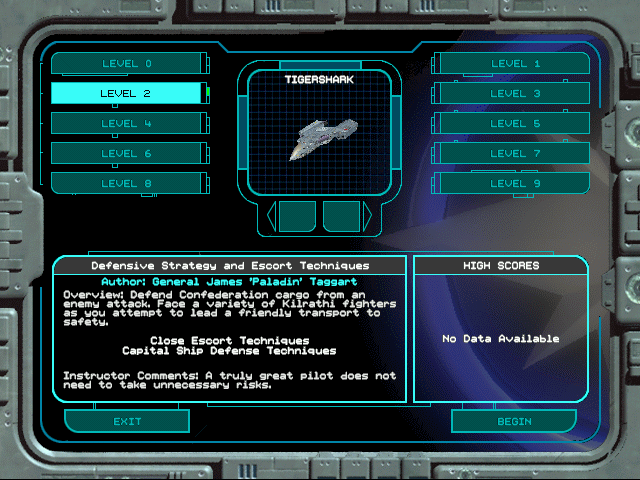Select Level 7 training mission
The width and height of the screenshot is (640, 480).
point(514,154)
